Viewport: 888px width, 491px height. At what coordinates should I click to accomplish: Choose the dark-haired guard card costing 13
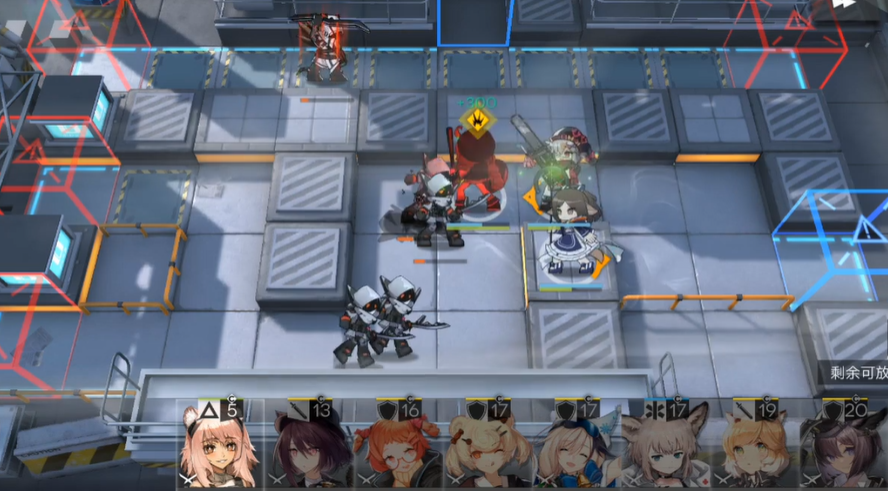(x=309, y=447)
